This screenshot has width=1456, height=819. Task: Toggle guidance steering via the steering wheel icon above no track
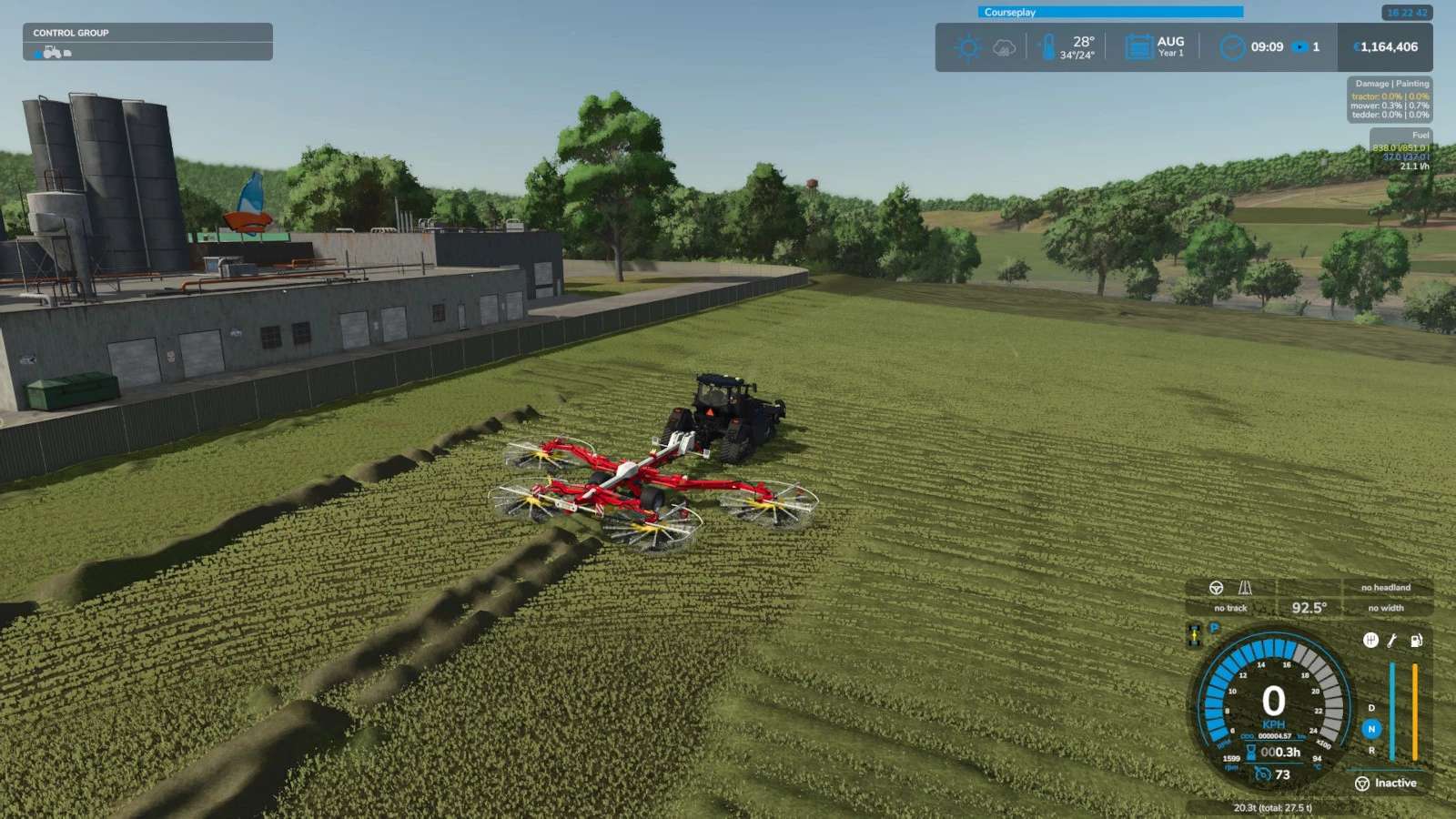pyautogui.click(x=1216, y=590)
